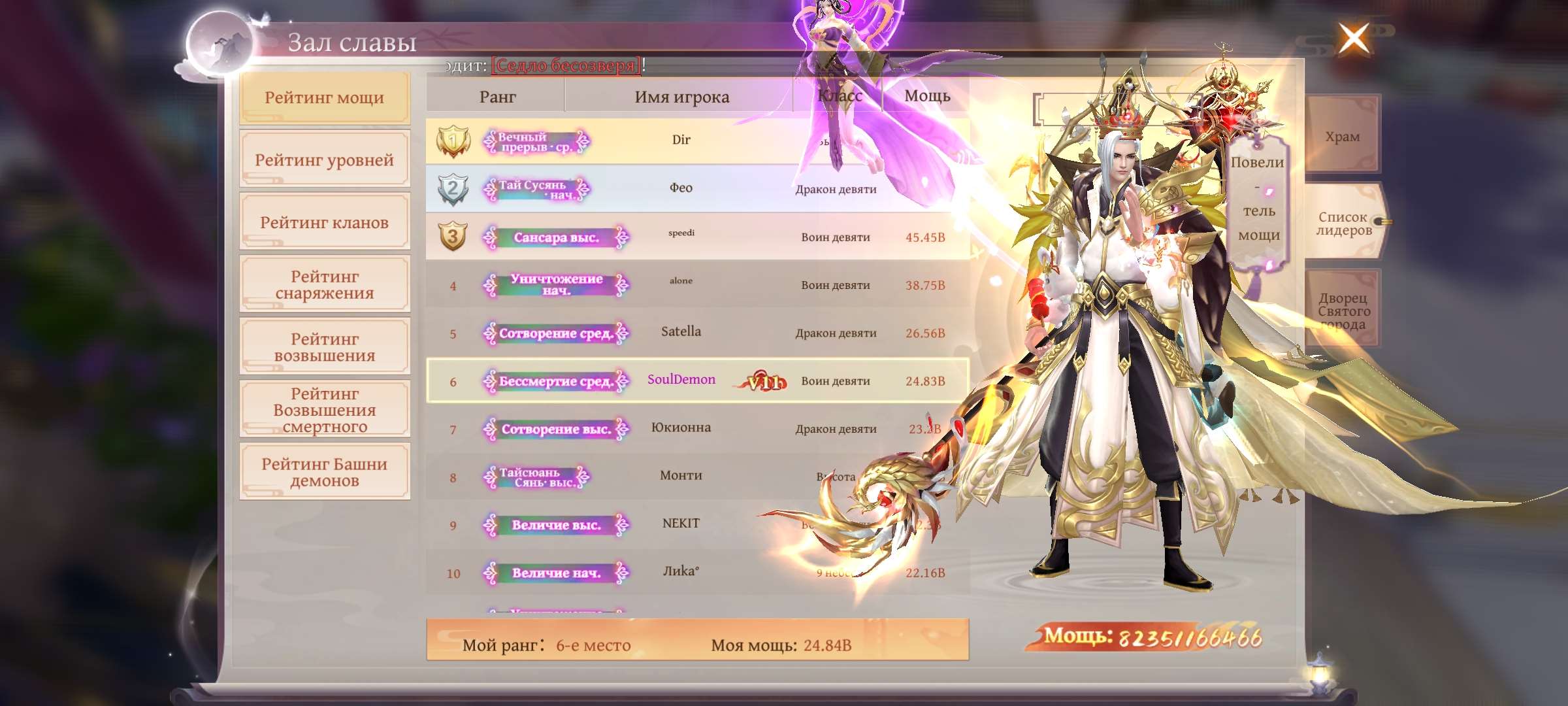Select the Монти player row

pyautogui.click(x=681, y=476)
